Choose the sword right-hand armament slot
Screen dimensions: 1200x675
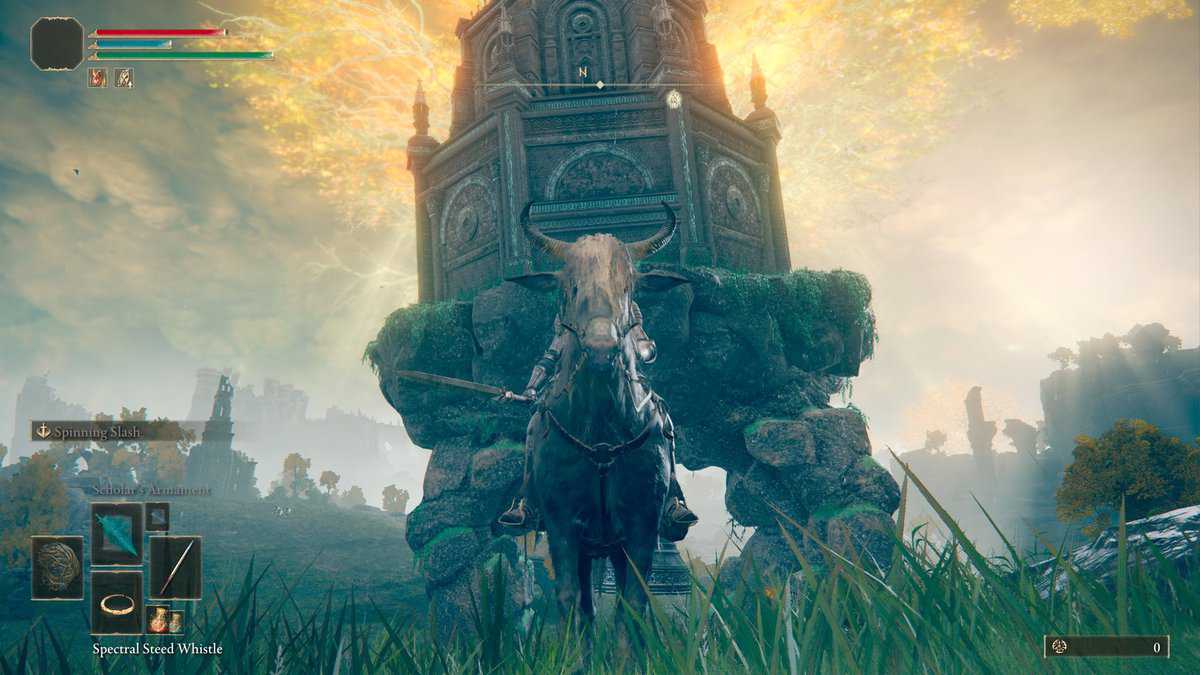pyautogui.click(x=176, y=567)
